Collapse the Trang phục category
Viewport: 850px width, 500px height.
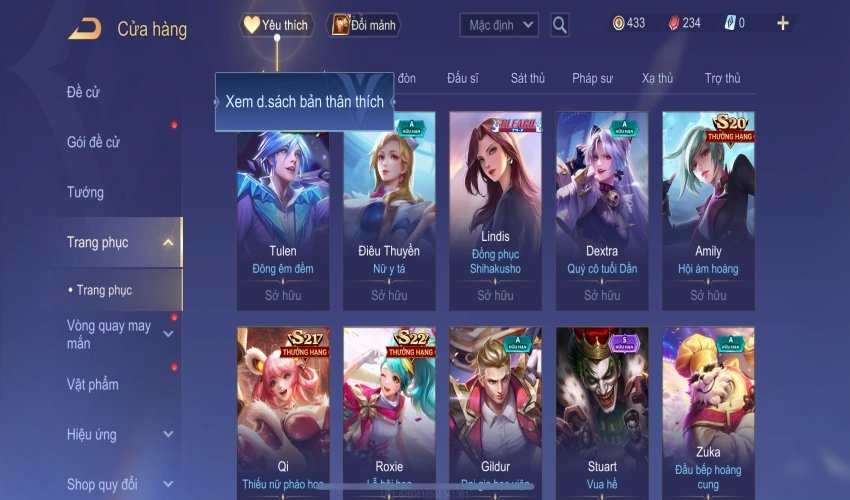click(168, 242)
